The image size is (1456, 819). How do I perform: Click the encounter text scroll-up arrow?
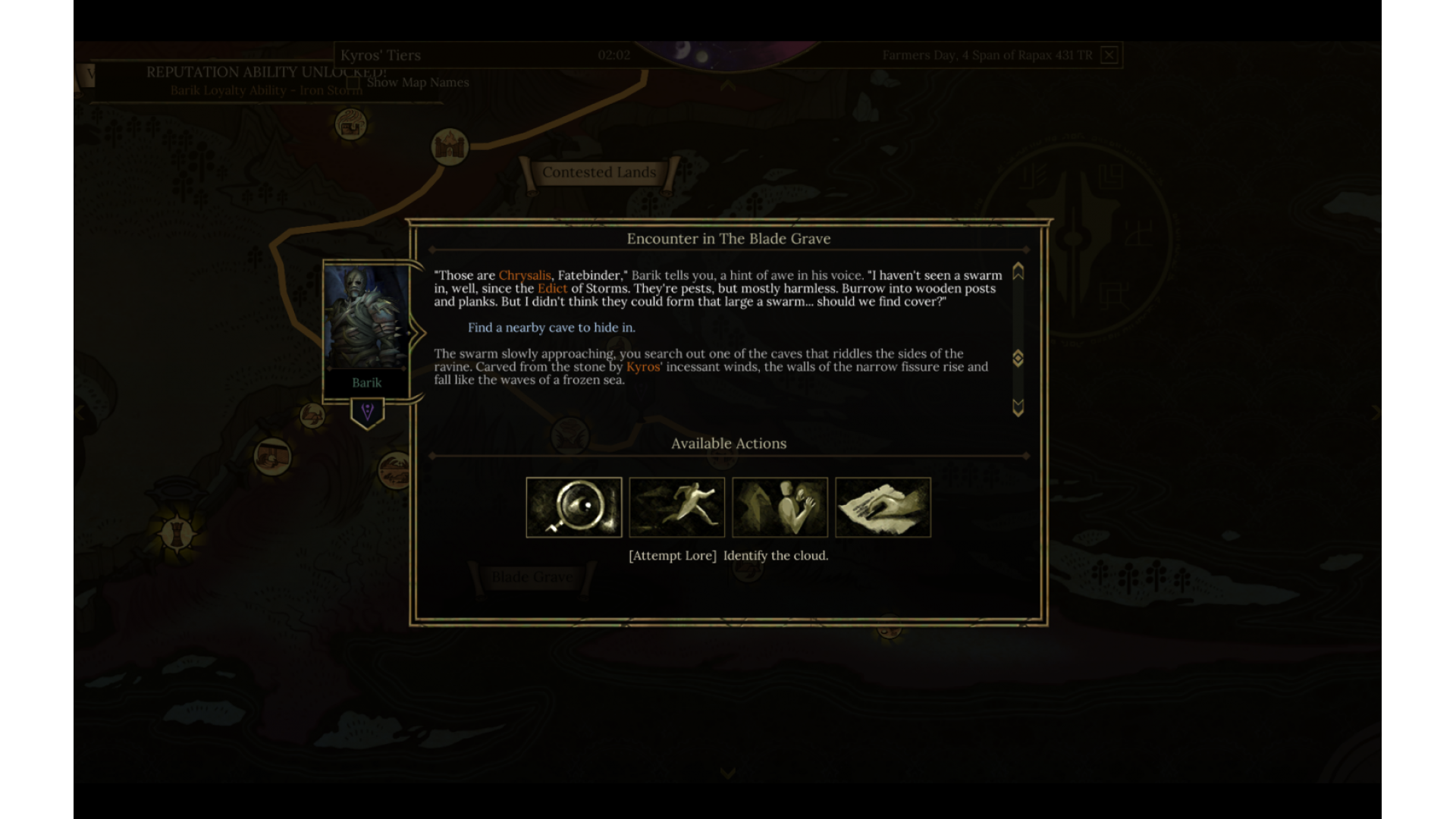[x=1018, y=271]
